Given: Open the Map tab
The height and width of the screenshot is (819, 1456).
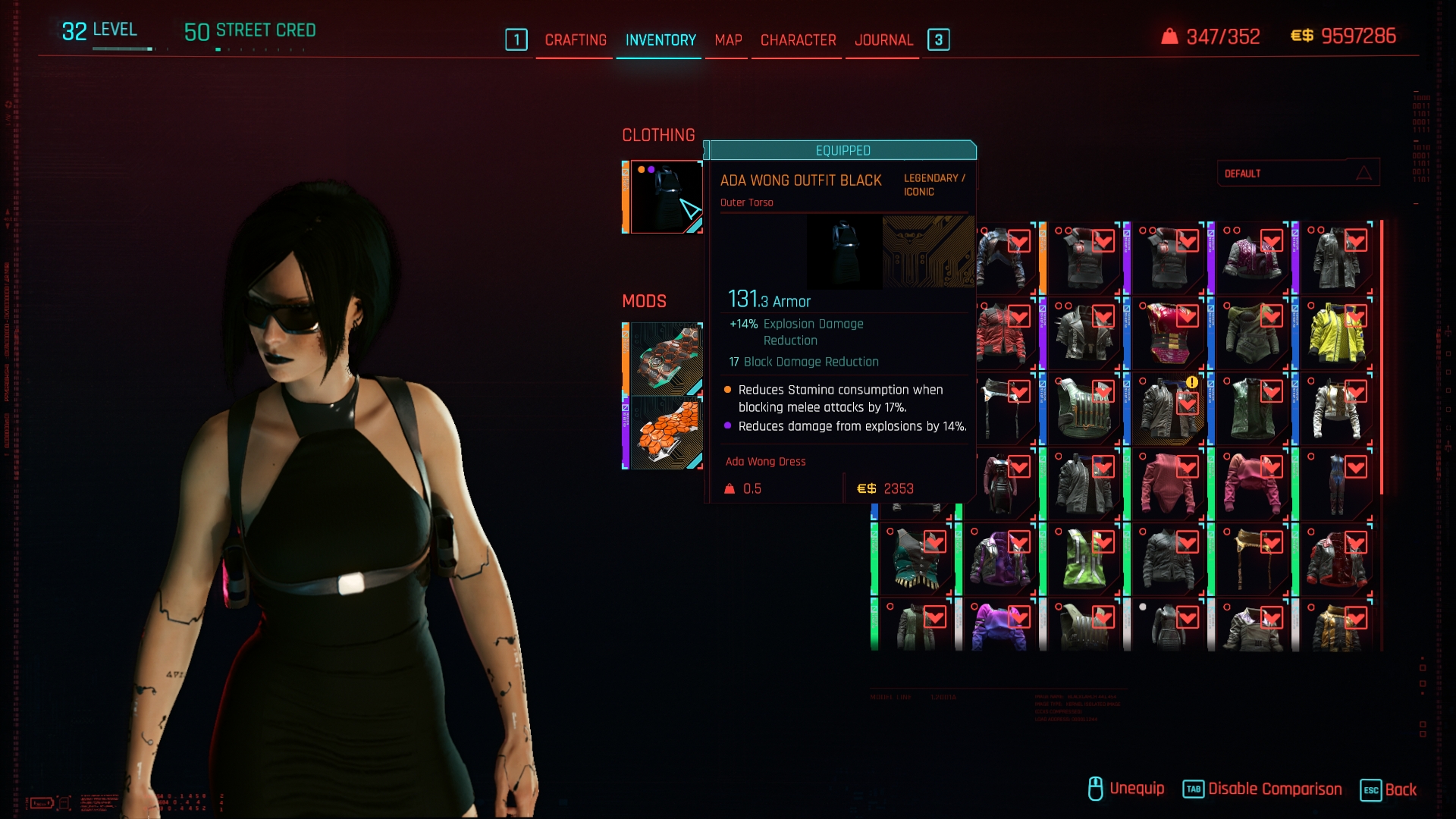Looking at the screenshot, I should tap(728, 40).
